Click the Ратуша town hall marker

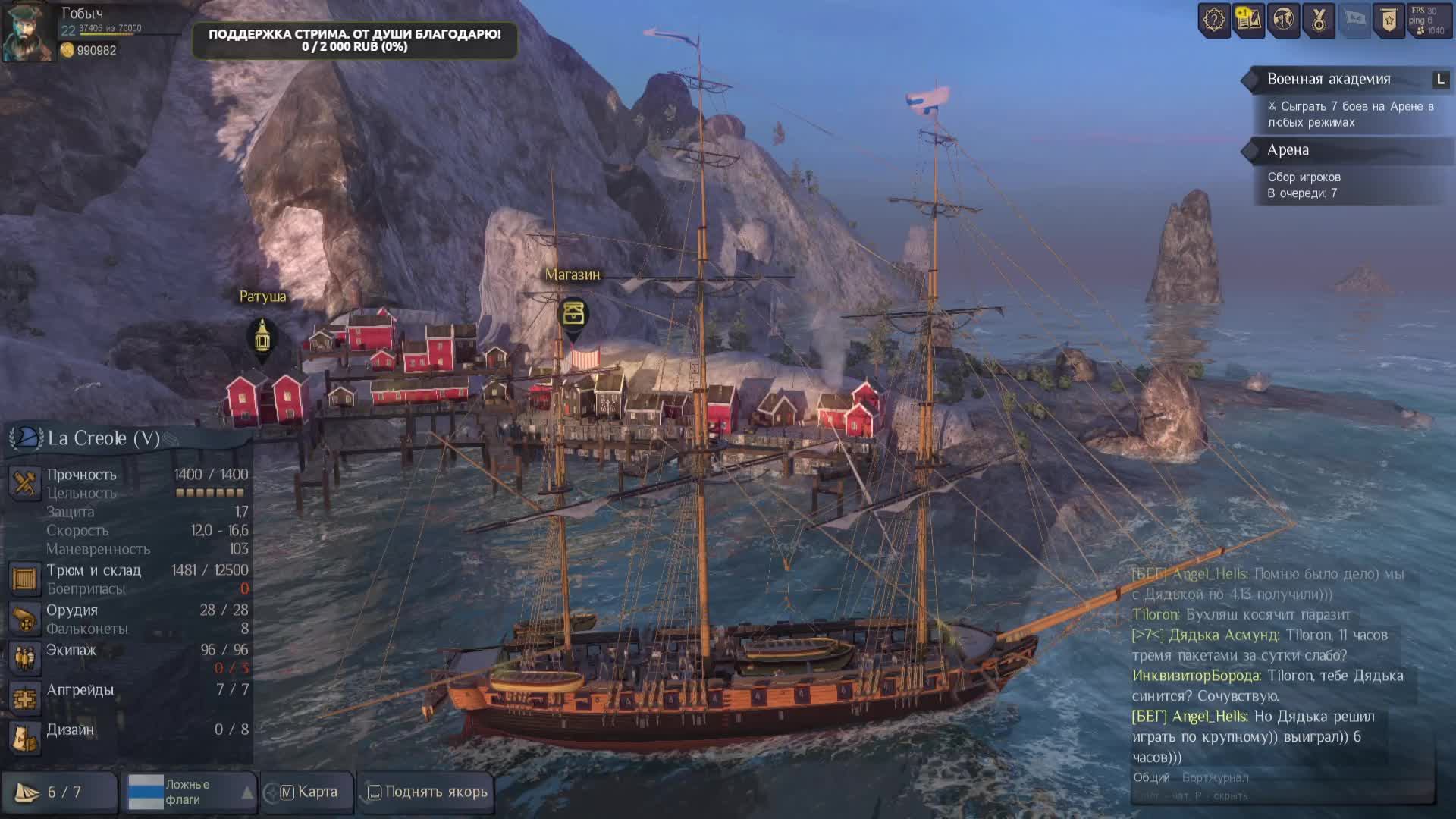click(262, 336)
